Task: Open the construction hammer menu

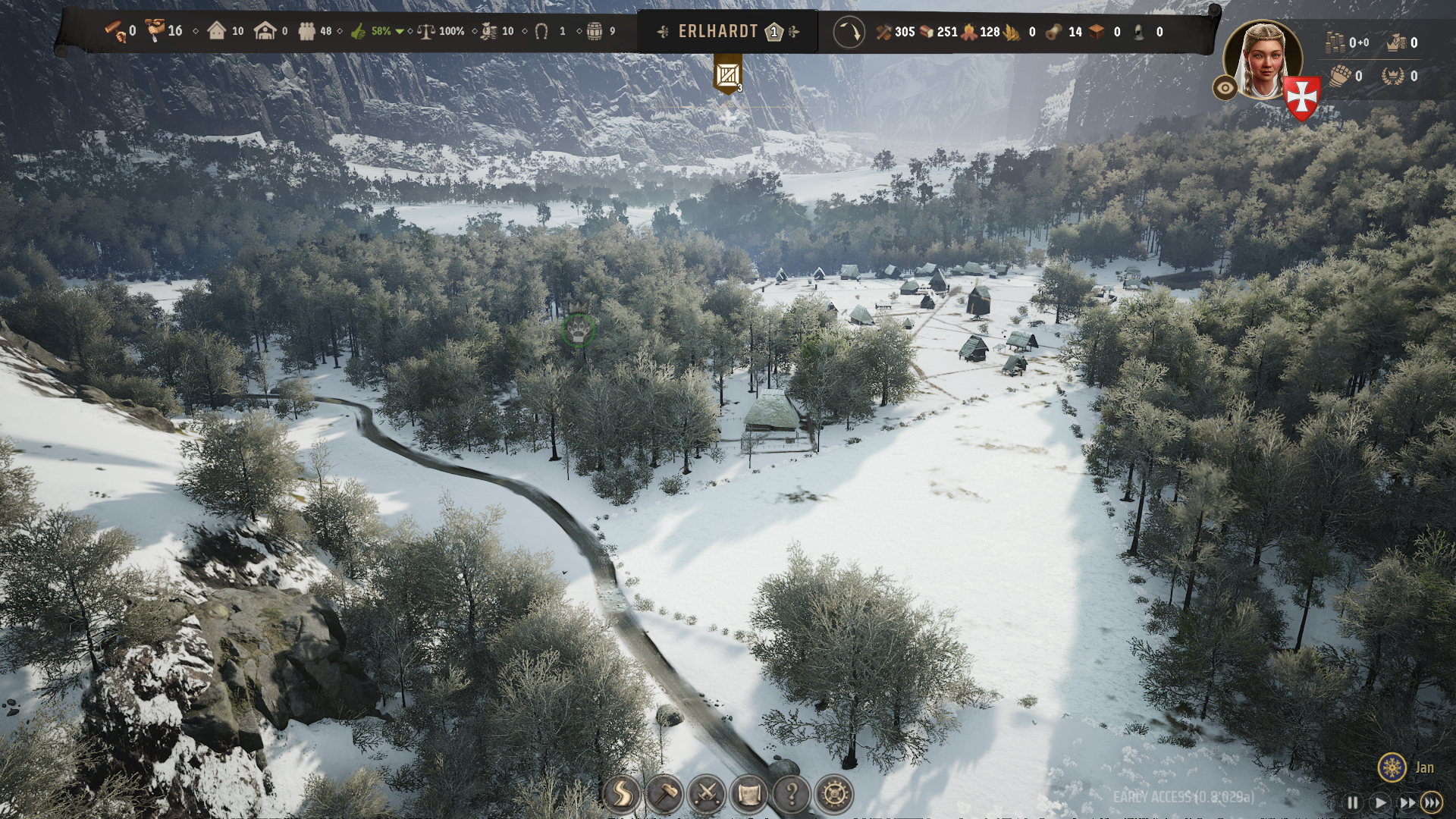Action: tap(664, 795)
